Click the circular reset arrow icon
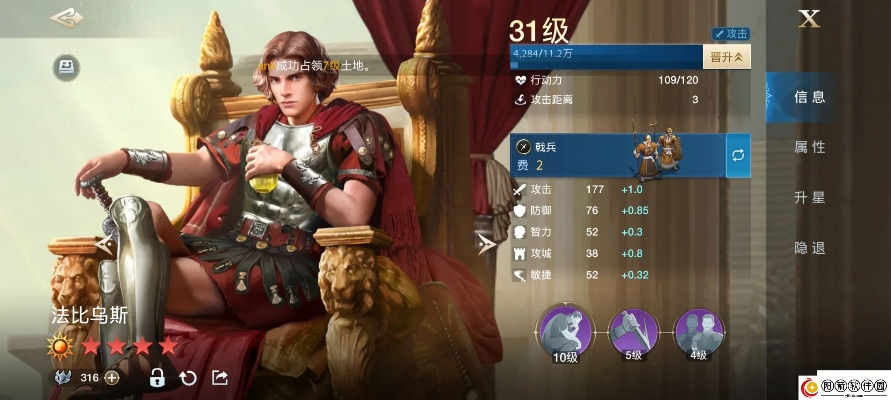 pyautogui.click(x=188, y=377)
